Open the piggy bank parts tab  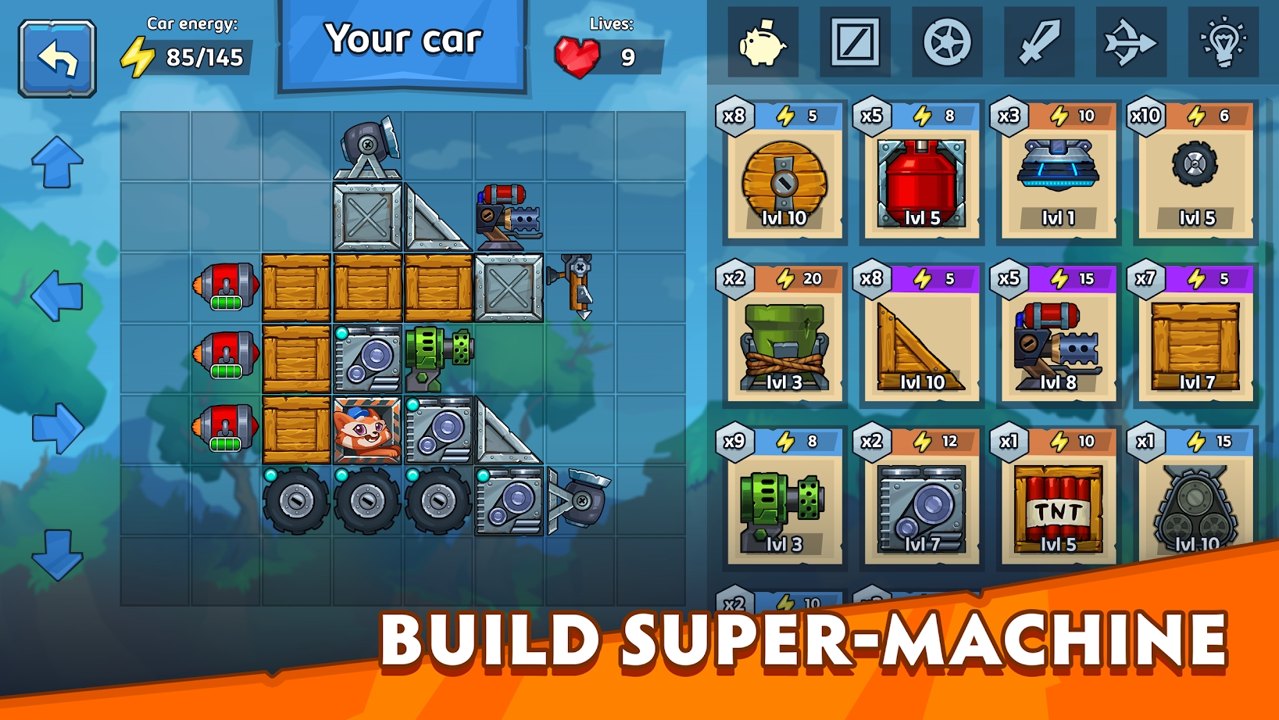[x=762, y=42]
